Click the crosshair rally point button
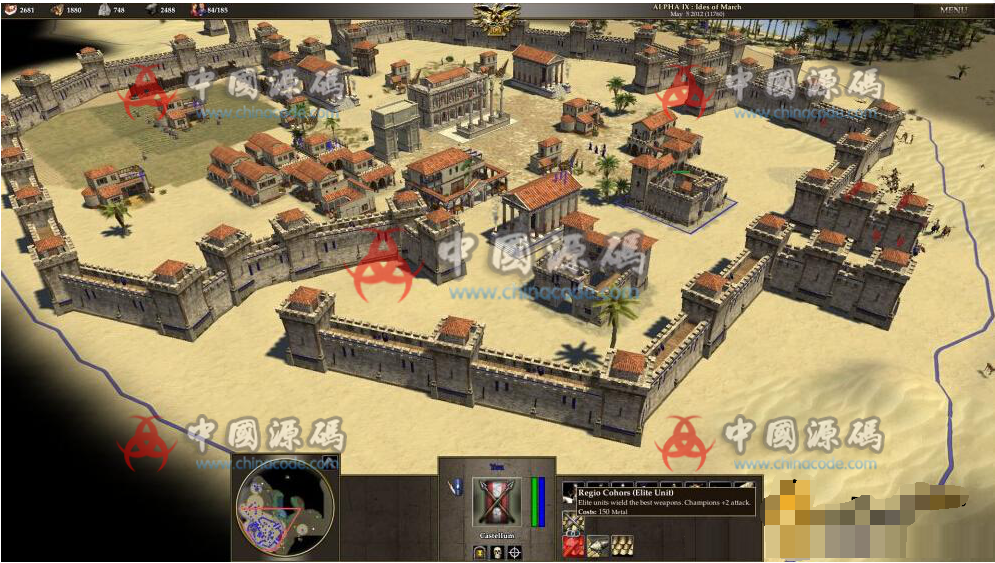This screenshot has width=995, height=563. tap(515, 552)
